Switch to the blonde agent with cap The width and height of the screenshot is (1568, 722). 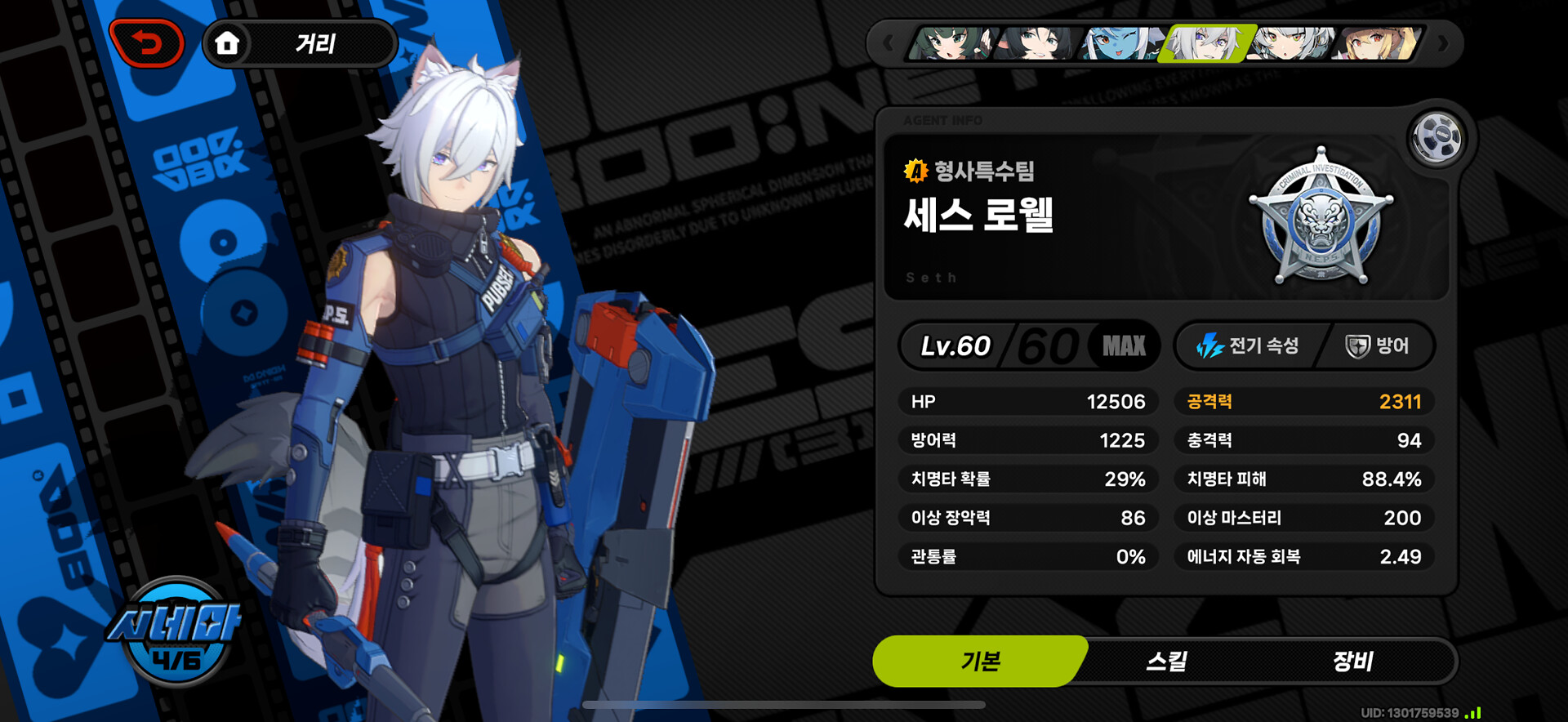(1380, 43)
